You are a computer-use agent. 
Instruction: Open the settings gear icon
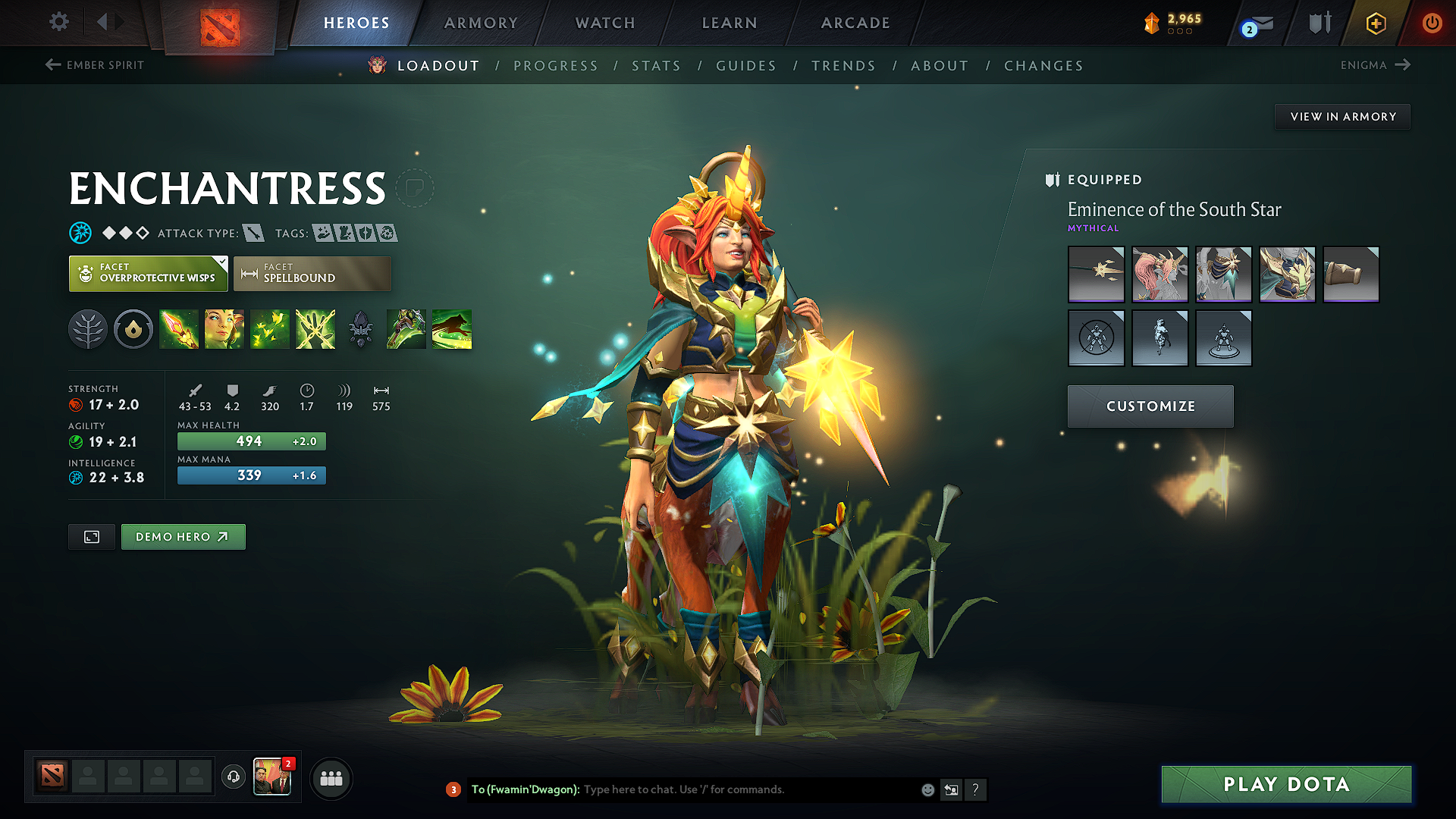[58, 22]
